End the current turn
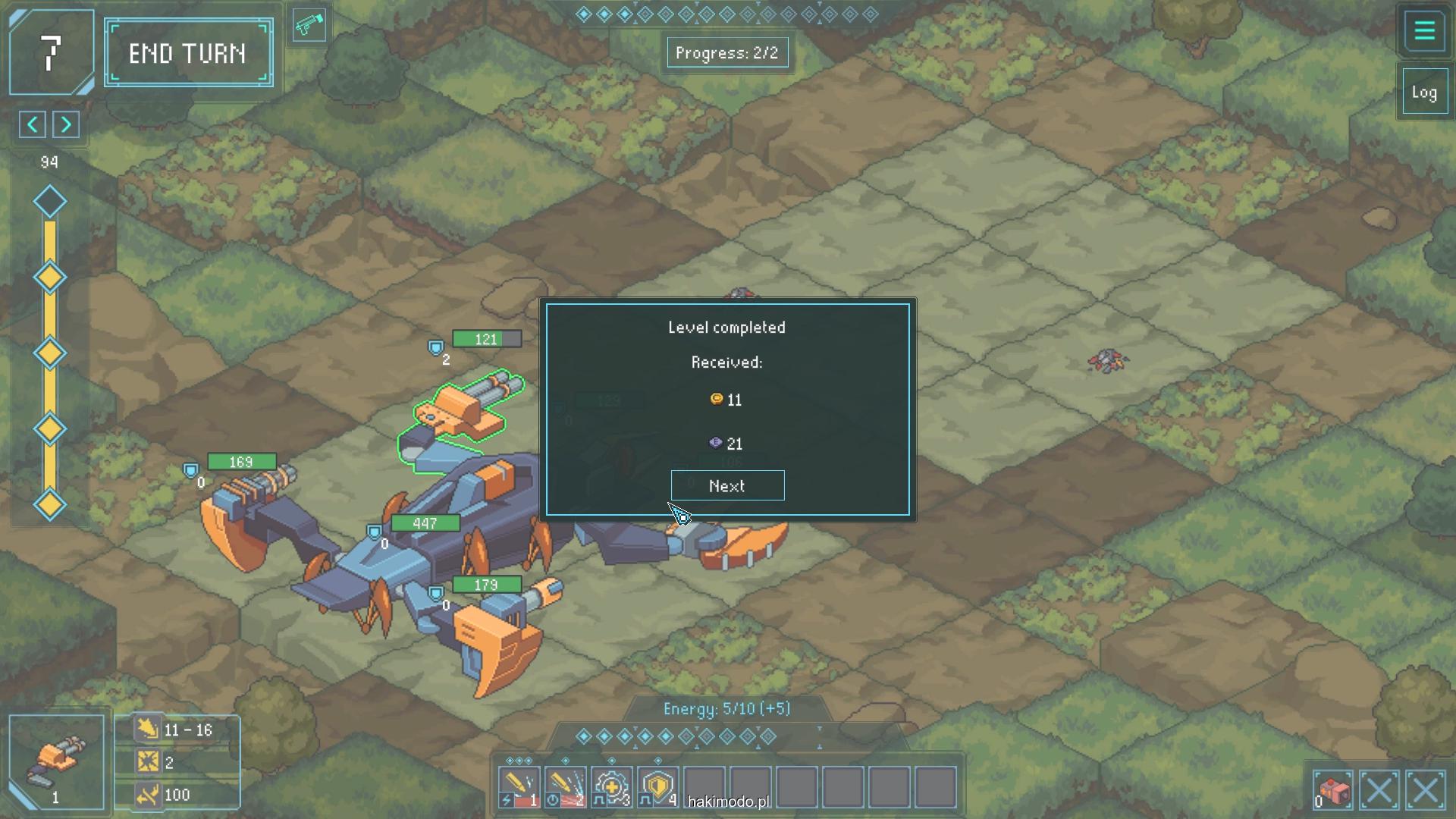1456x819 pixels. [x=188, y=53]
